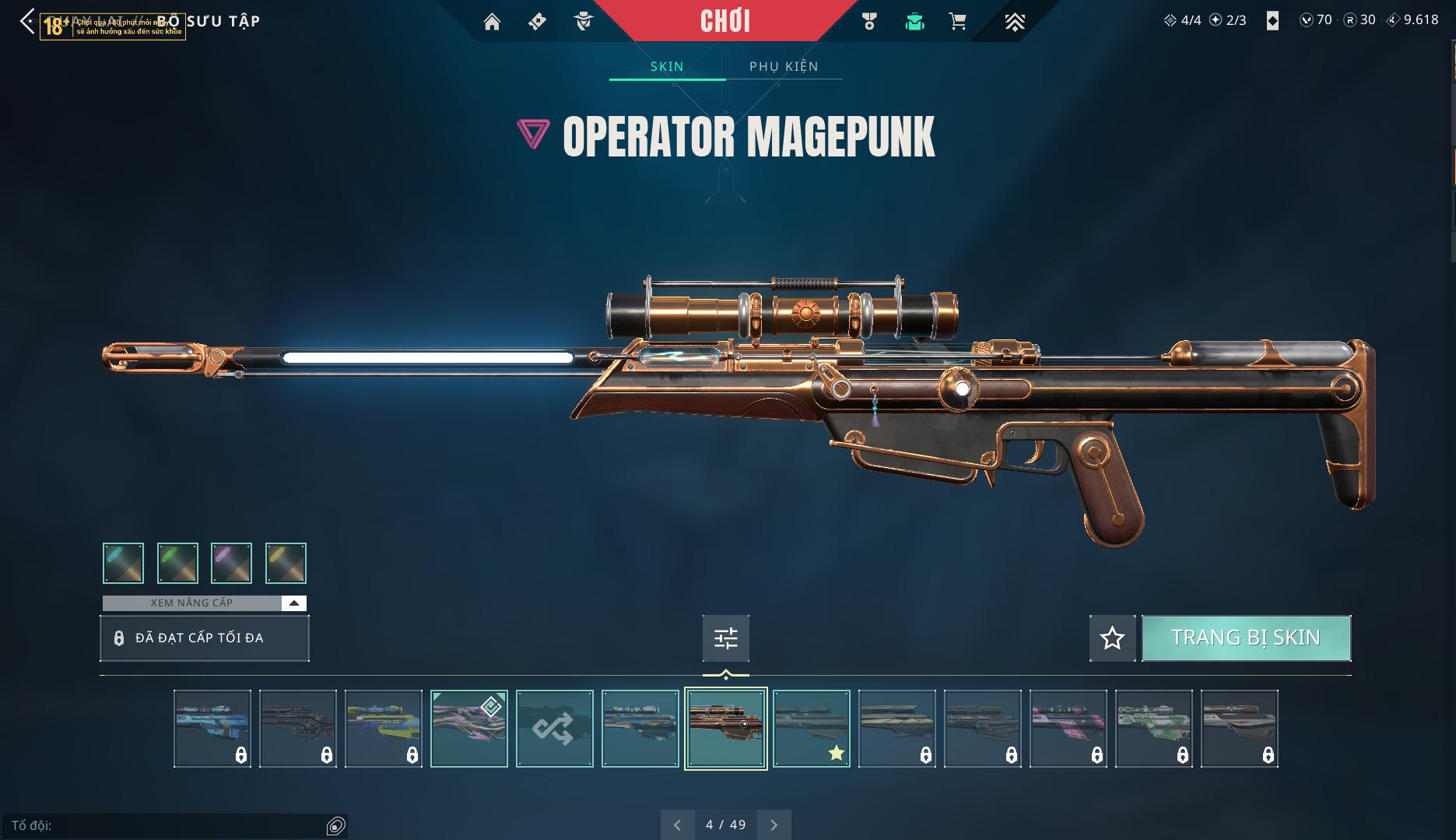Image resolution: width=1456 pixels, height=840 pixels.
Task: Equip skin with TRANG BỊ SKIN
Action: tap(1245, 638)
